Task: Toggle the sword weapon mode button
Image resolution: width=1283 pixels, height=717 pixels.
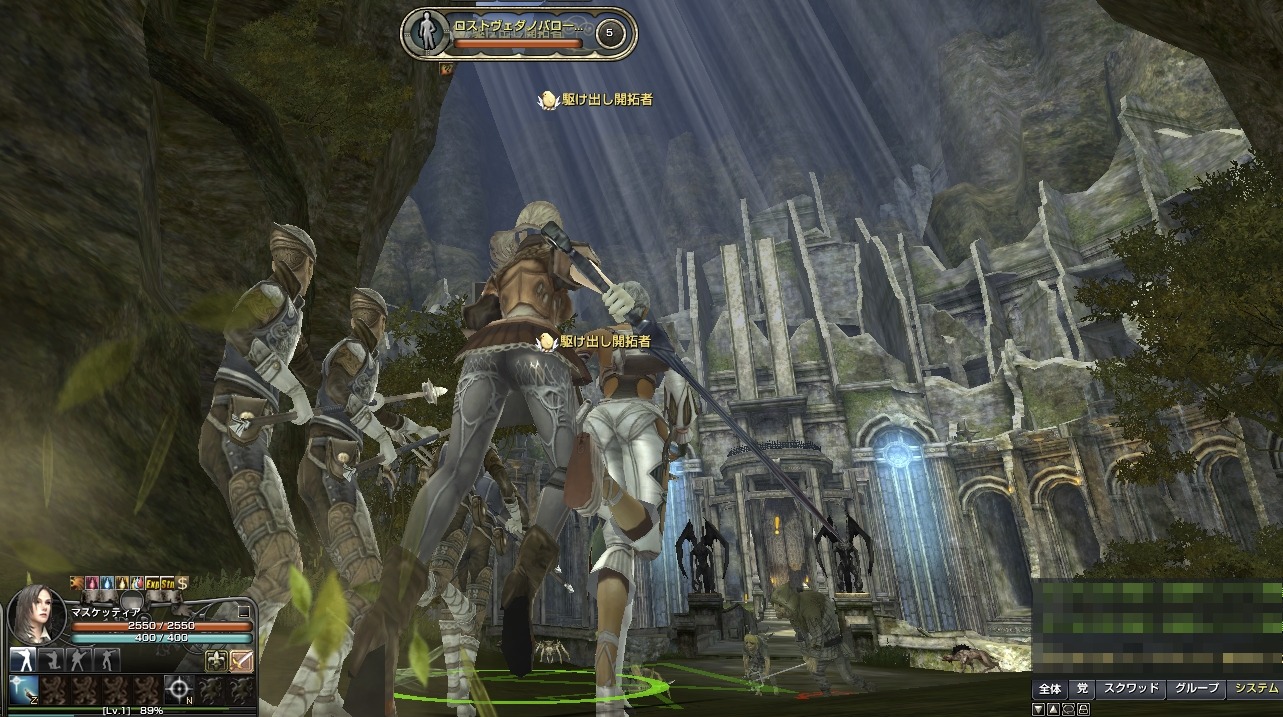Action: pos(241,660)
